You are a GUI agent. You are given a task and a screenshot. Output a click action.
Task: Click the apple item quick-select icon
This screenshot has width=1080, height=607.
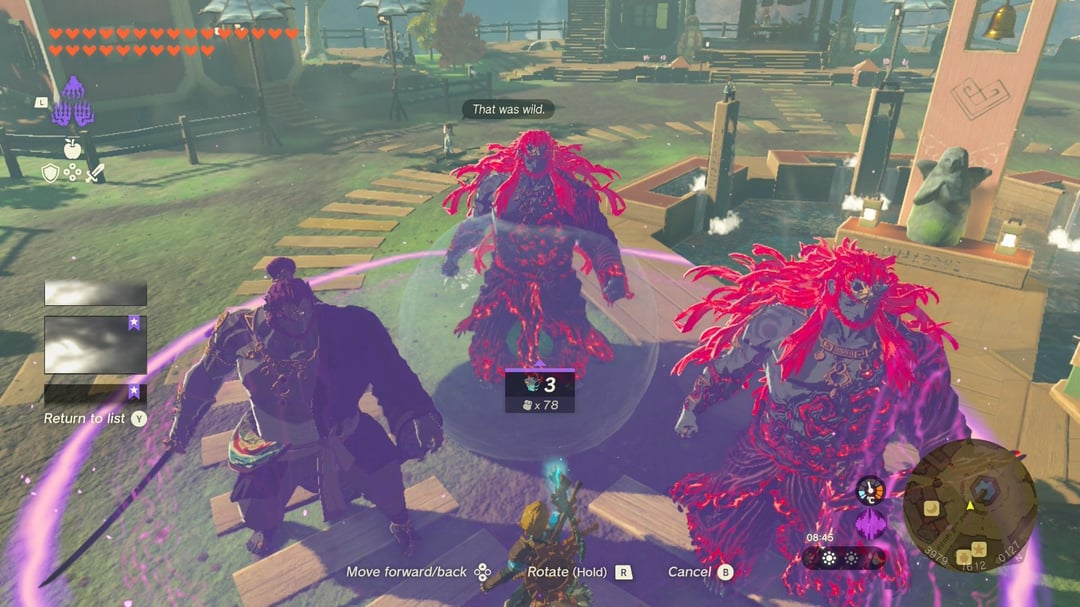(72, 149)
